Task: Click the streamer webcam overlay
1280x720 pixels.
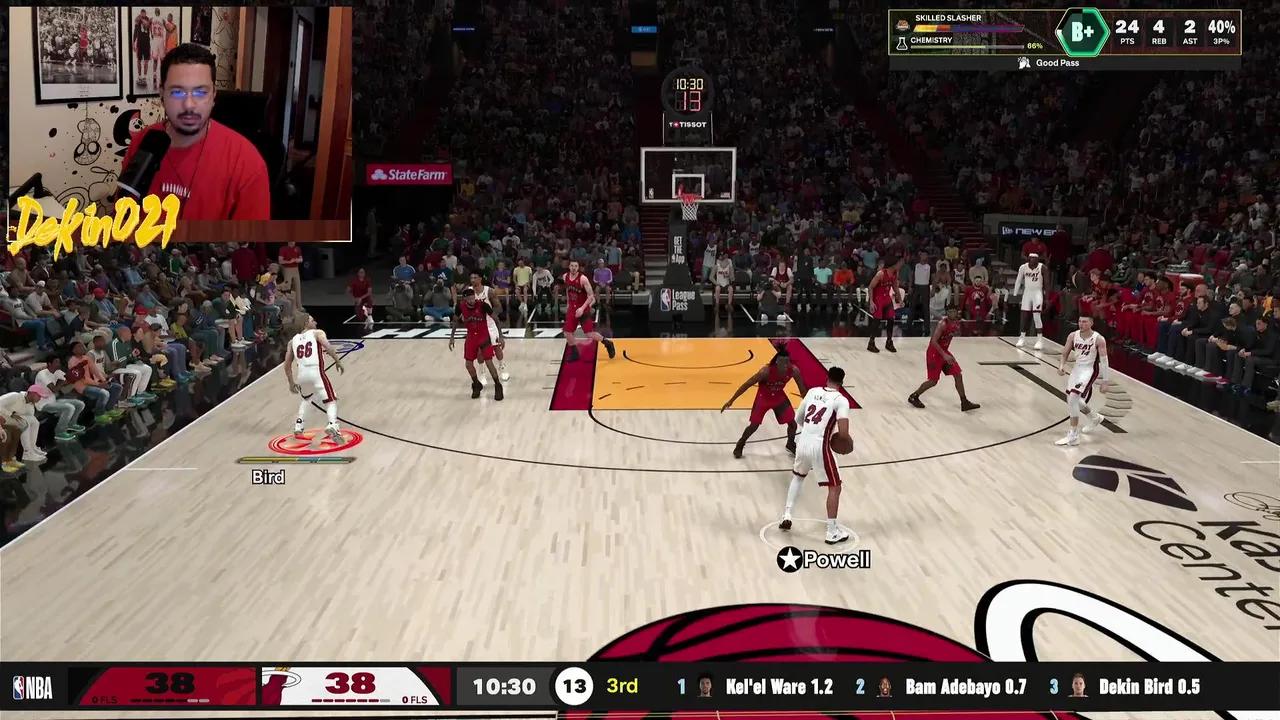Action: pos(180,123)
